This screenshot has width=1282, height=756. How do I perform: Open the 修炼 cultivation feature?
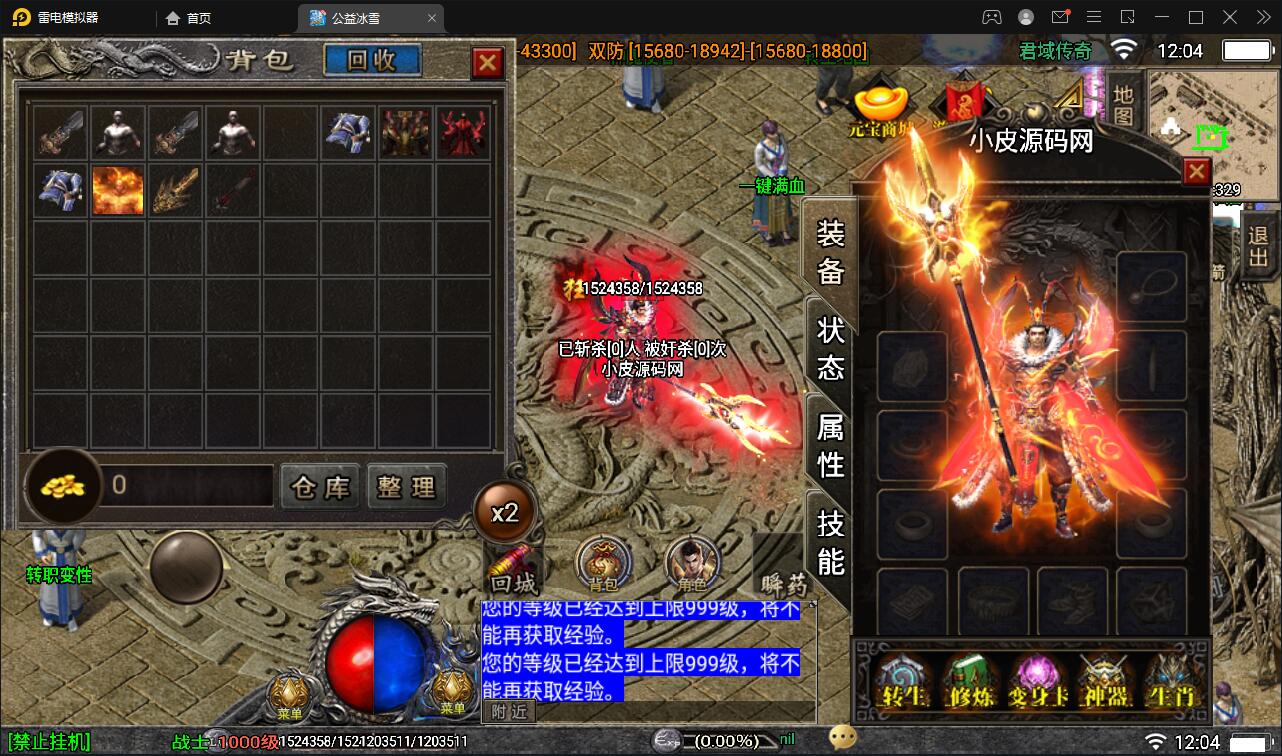[968, 680]
